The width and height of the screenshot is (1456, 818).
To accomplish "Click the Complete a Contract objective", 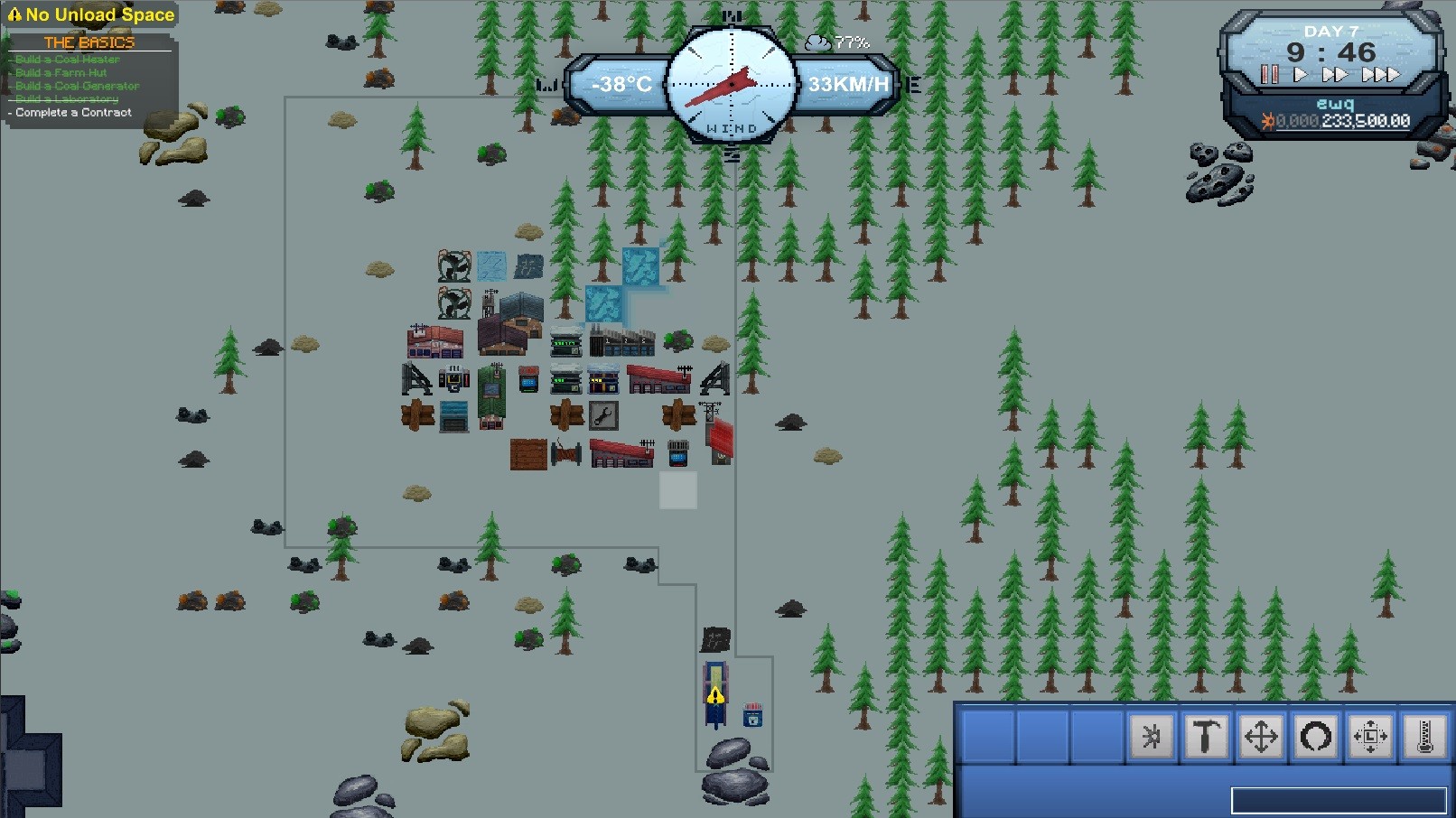I will pos(72,112).
